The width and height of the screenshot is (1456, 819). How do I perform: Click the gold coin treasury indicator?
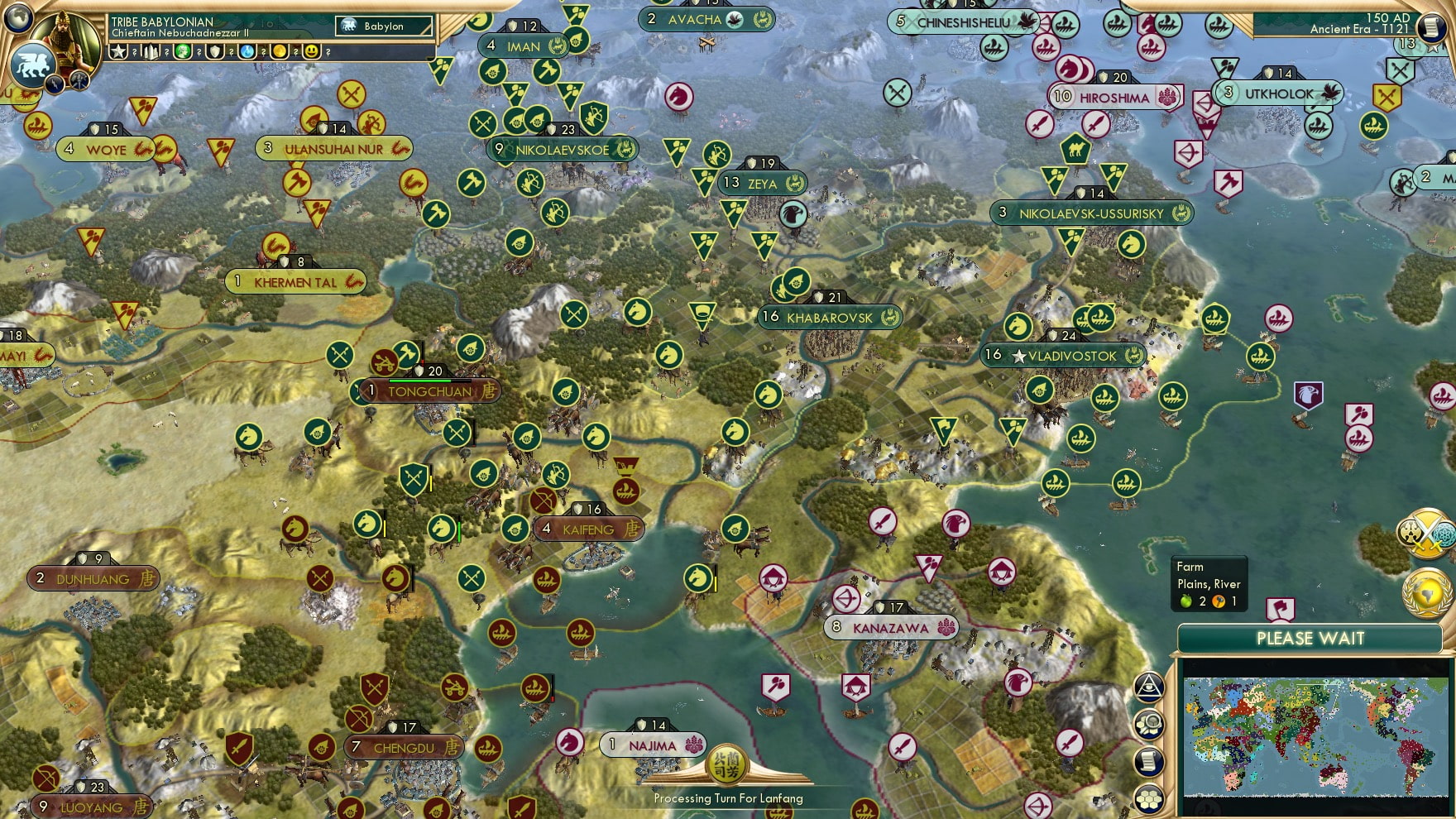click(281, 52)
